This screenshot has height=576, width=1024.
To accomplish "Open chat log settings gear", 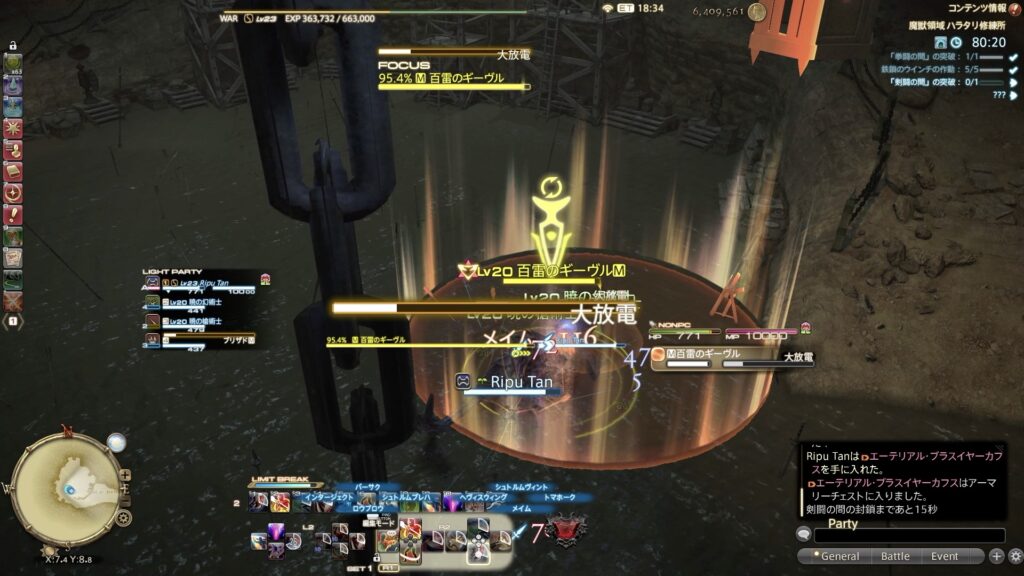I will (x=1015, y=556).
